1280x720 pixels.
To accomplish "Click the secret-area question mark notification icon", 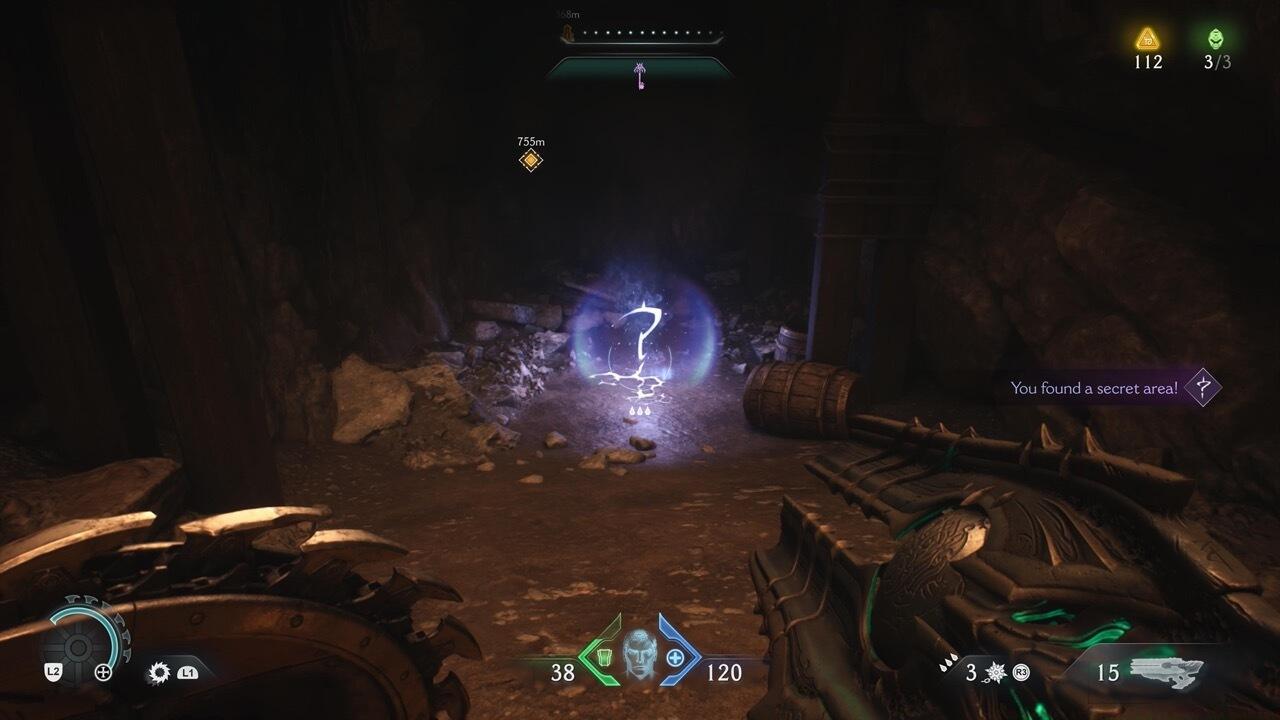I will [x=1203, y=387].
